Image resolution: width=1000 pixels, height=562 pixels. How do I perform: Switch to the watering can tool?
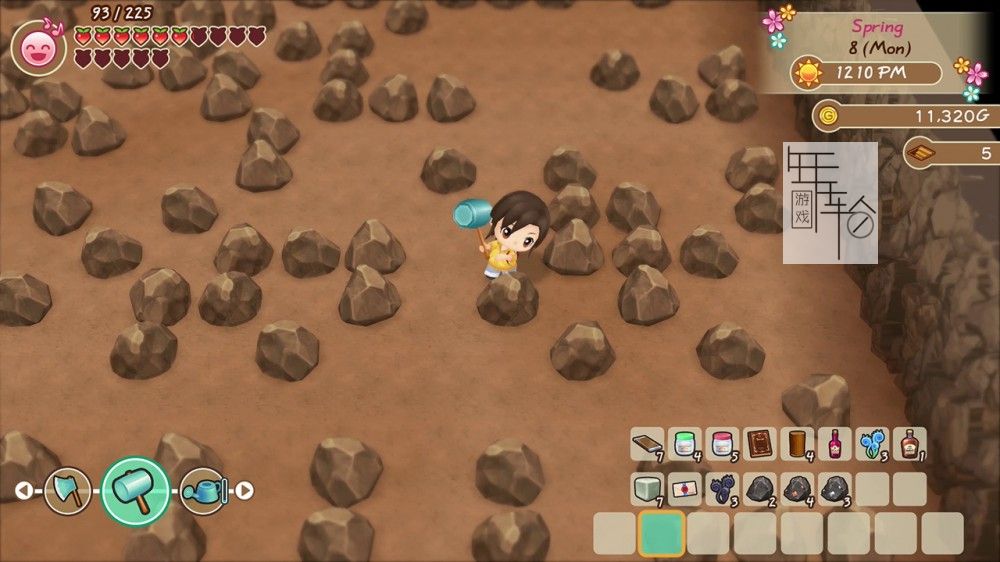(x=203, y=491)
